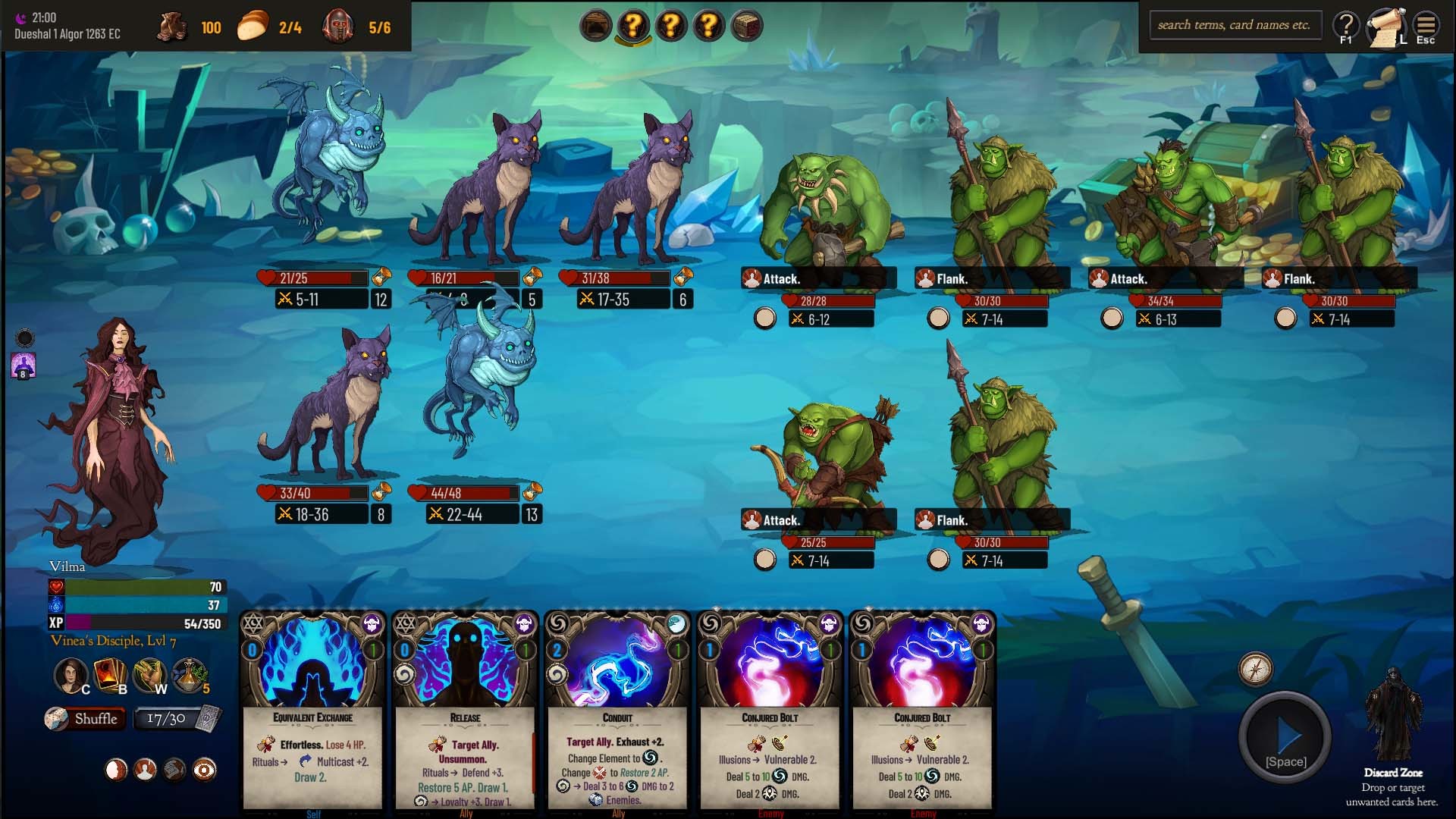Image resolution: width=1456 pixels, height=819 pixels.
Task: Click the compass icon
Action: point(1256,669)
